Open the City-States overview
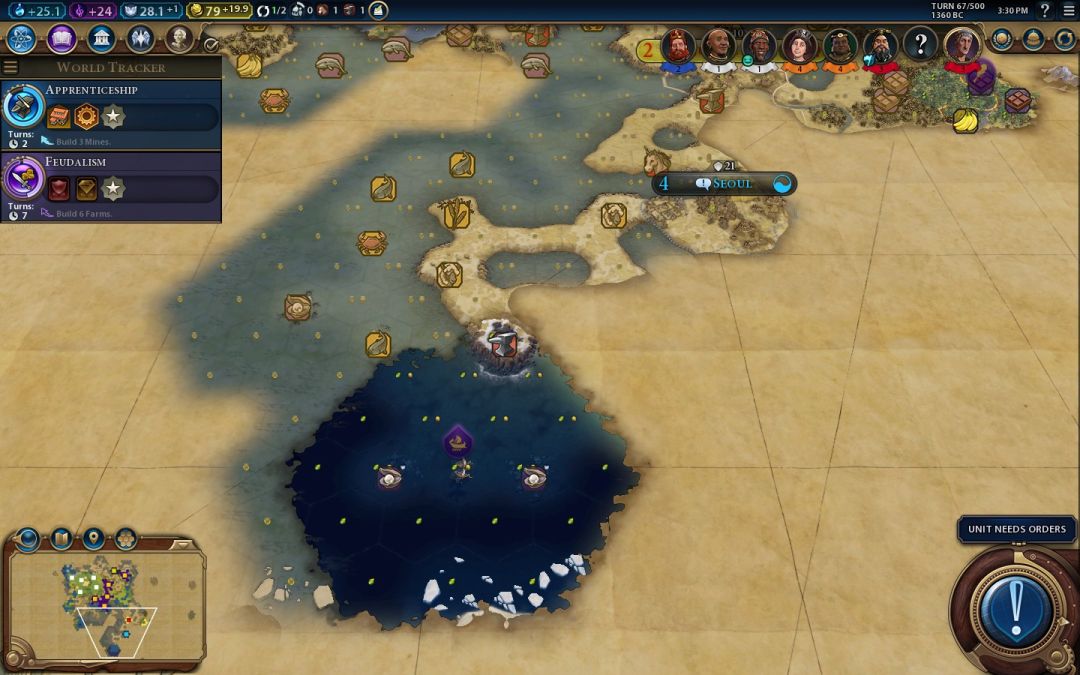 coord(1034,40)
